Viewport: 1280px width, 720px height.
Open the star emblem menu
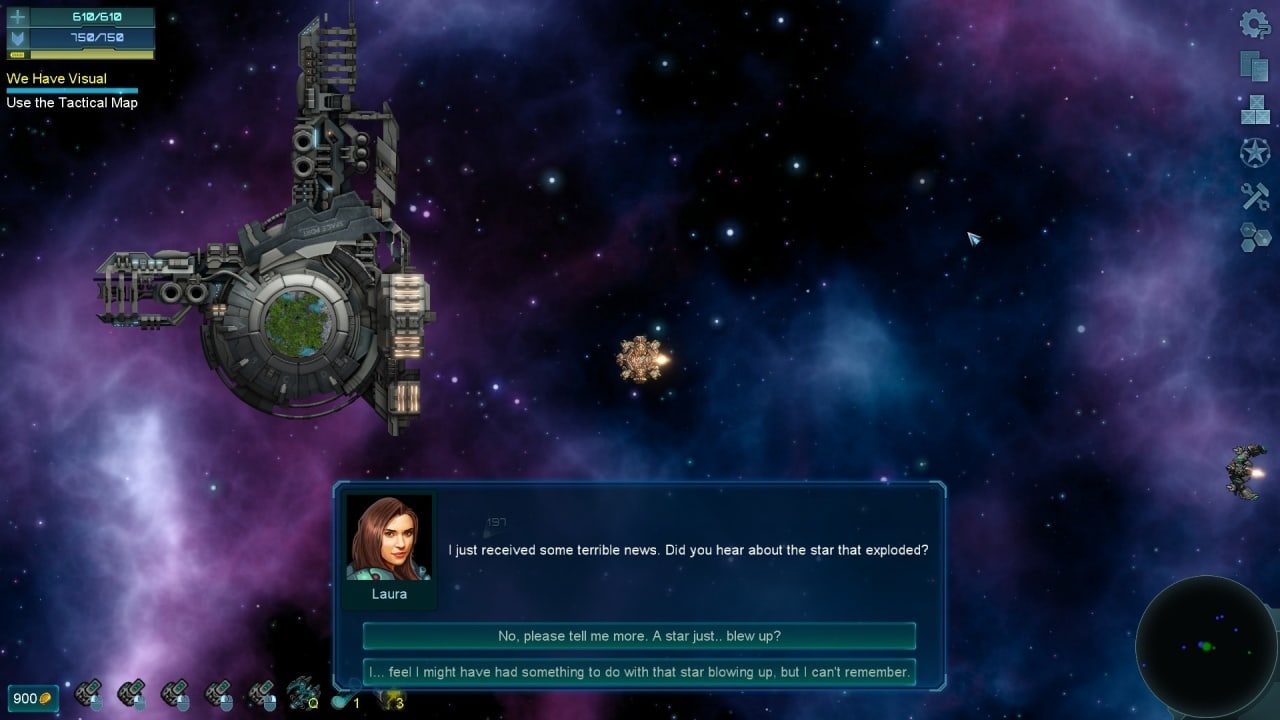[1255, 152]
